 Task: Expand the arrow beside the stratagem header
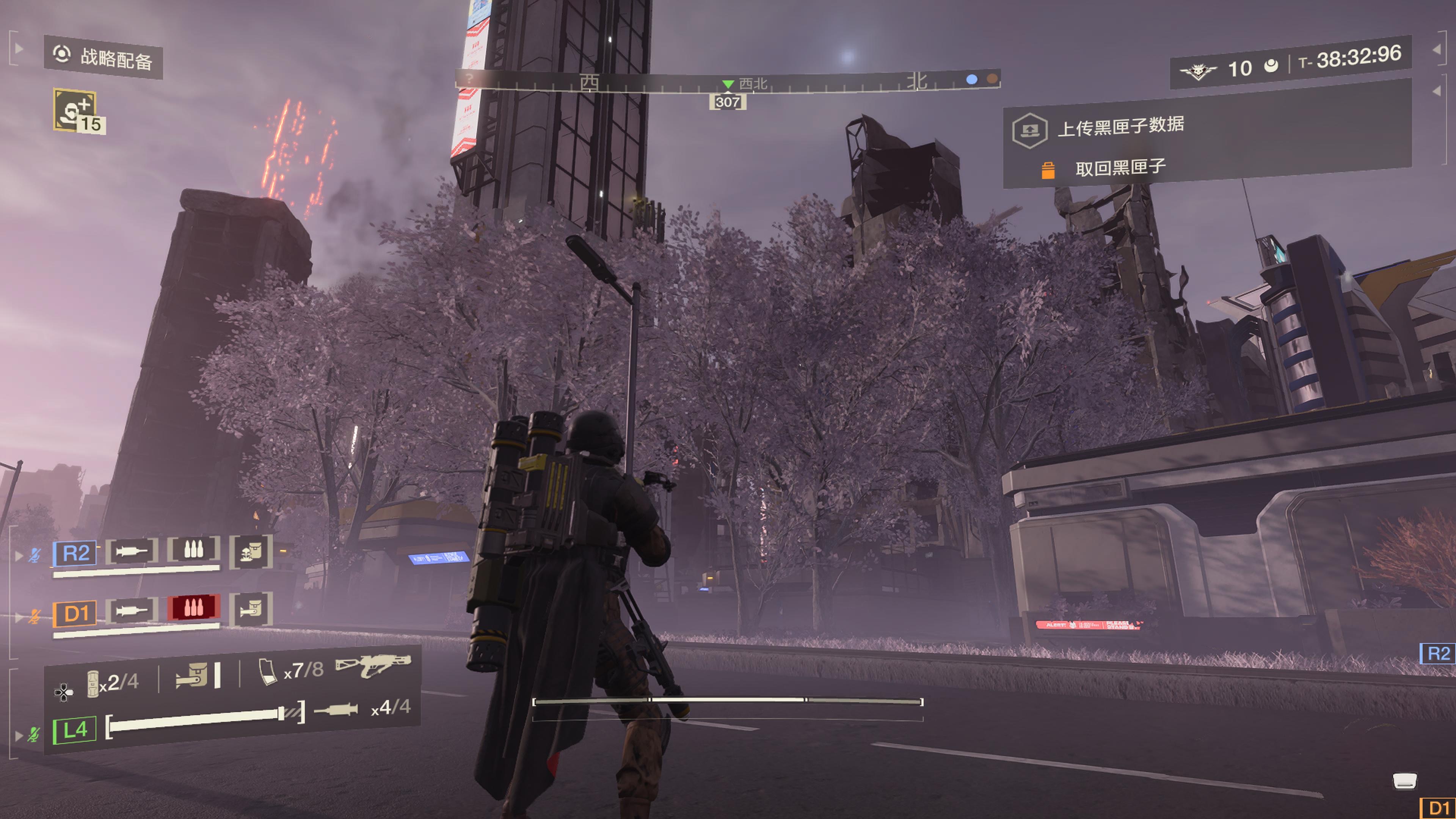(x=19, y=49)
